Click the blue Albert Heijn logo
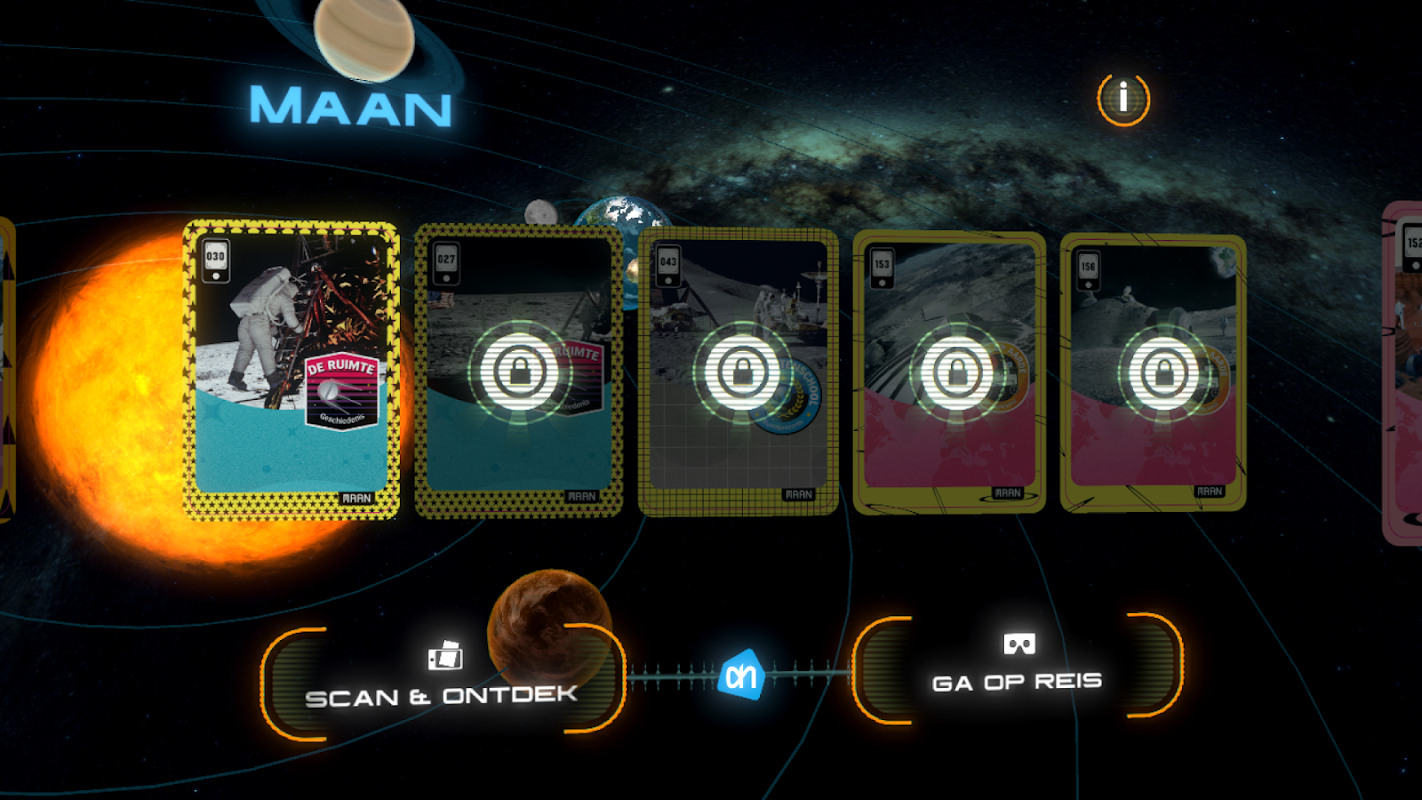This screenshot has height=800, width=1422. tap(741, 677)
